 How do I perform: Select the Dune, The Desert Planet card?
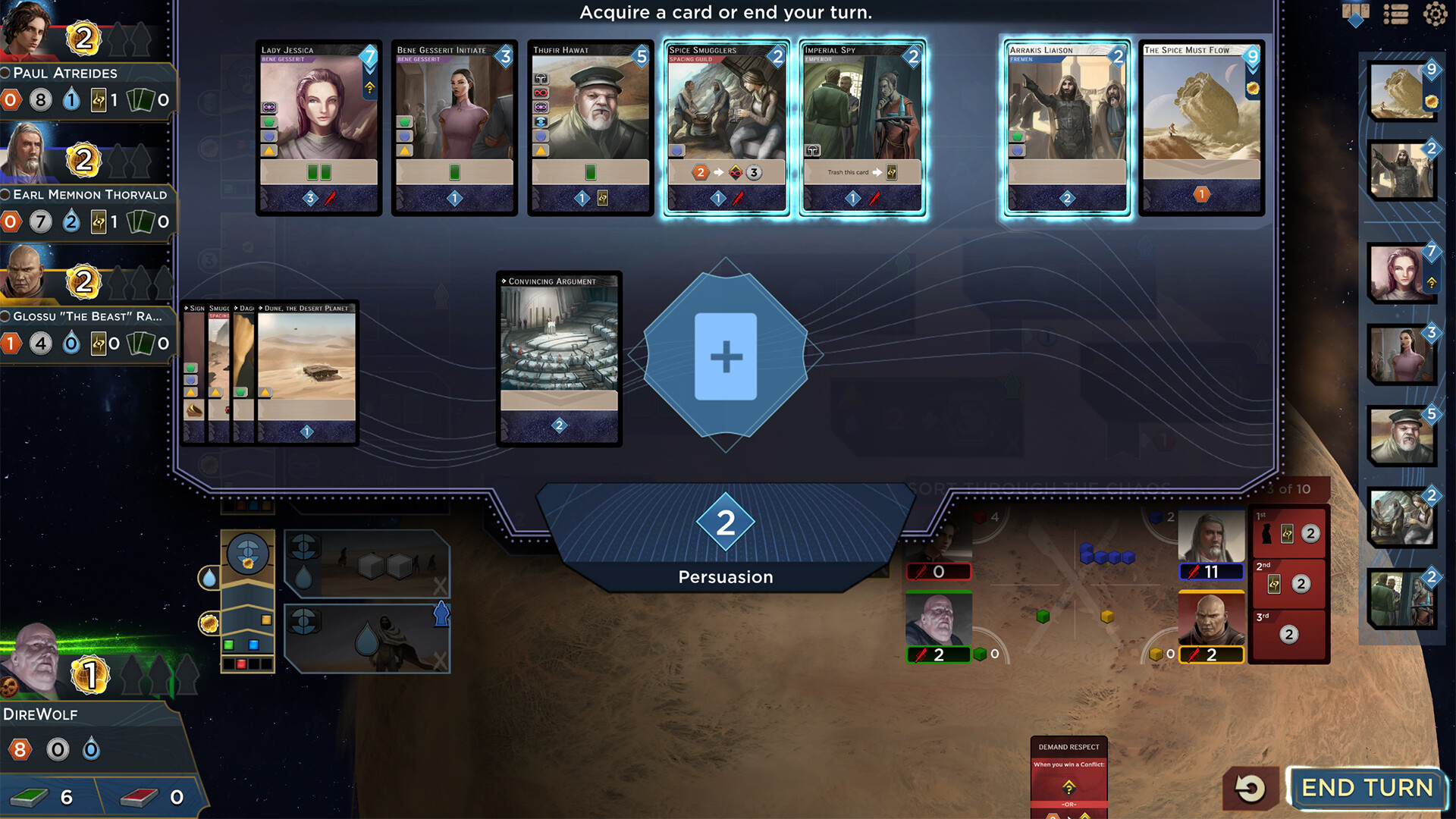(306, 372)
